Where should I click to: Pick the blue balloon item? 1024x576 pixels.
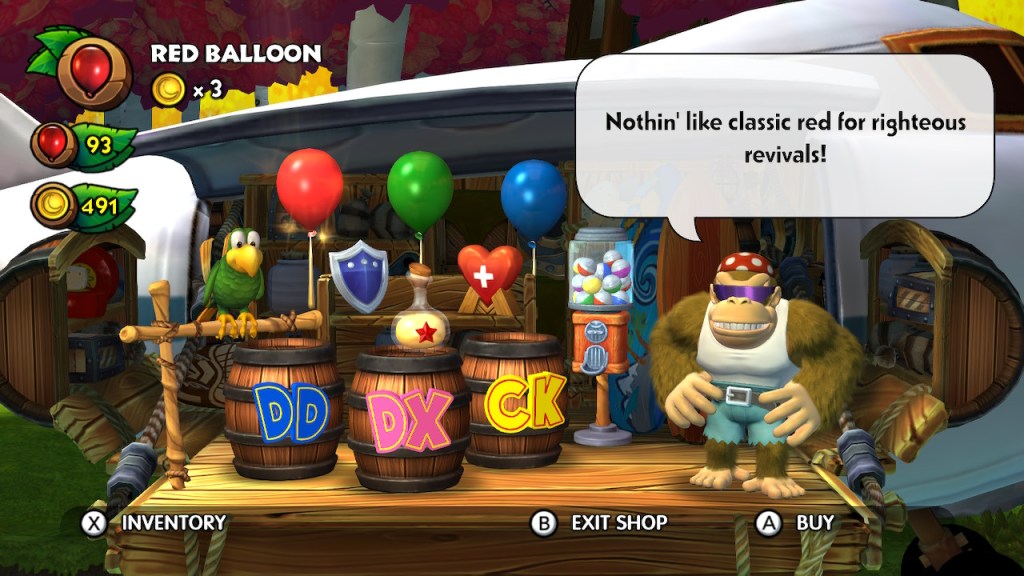533,199
